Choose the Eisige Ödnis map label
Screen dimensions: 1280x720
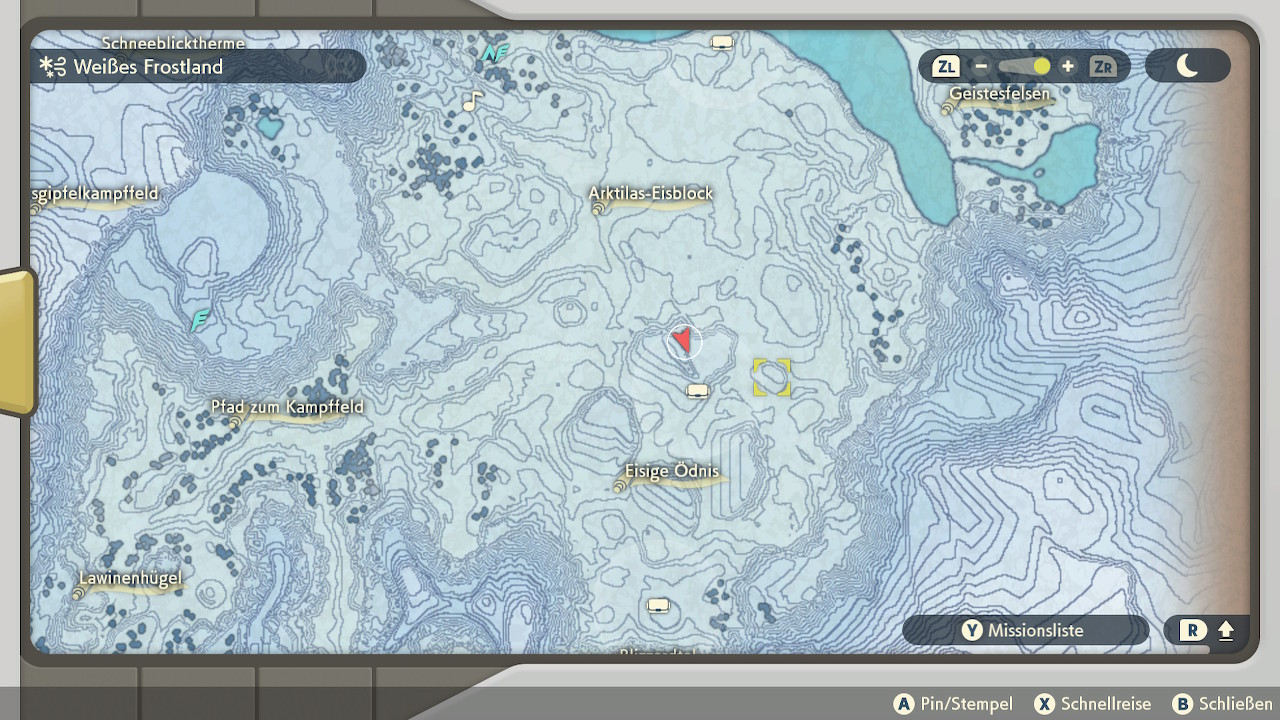tap(672, 472)
